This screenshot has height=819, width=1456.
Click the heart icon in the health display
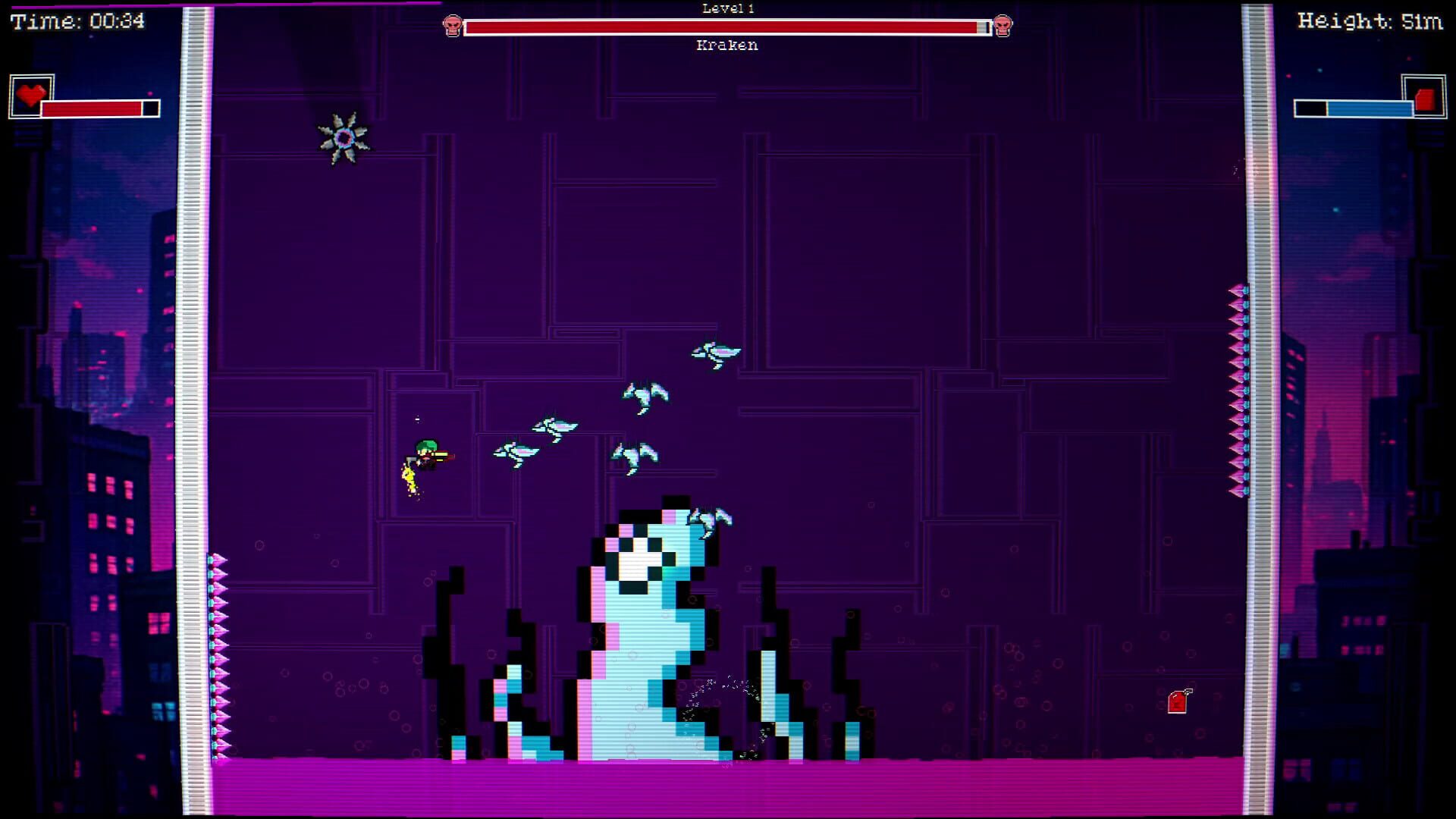click(32, 94)
